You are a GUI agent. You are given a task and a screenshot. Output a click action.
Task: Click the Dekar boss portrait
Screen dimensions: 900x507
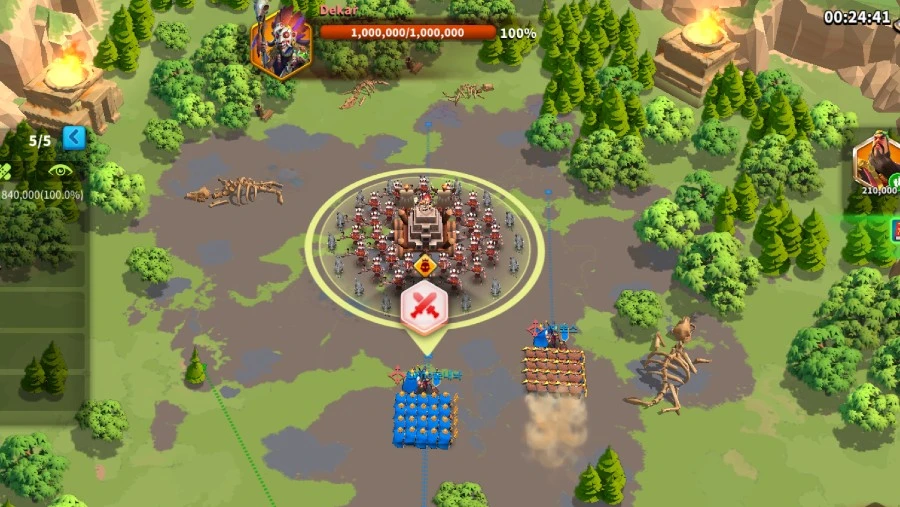[x=281, y=45]
